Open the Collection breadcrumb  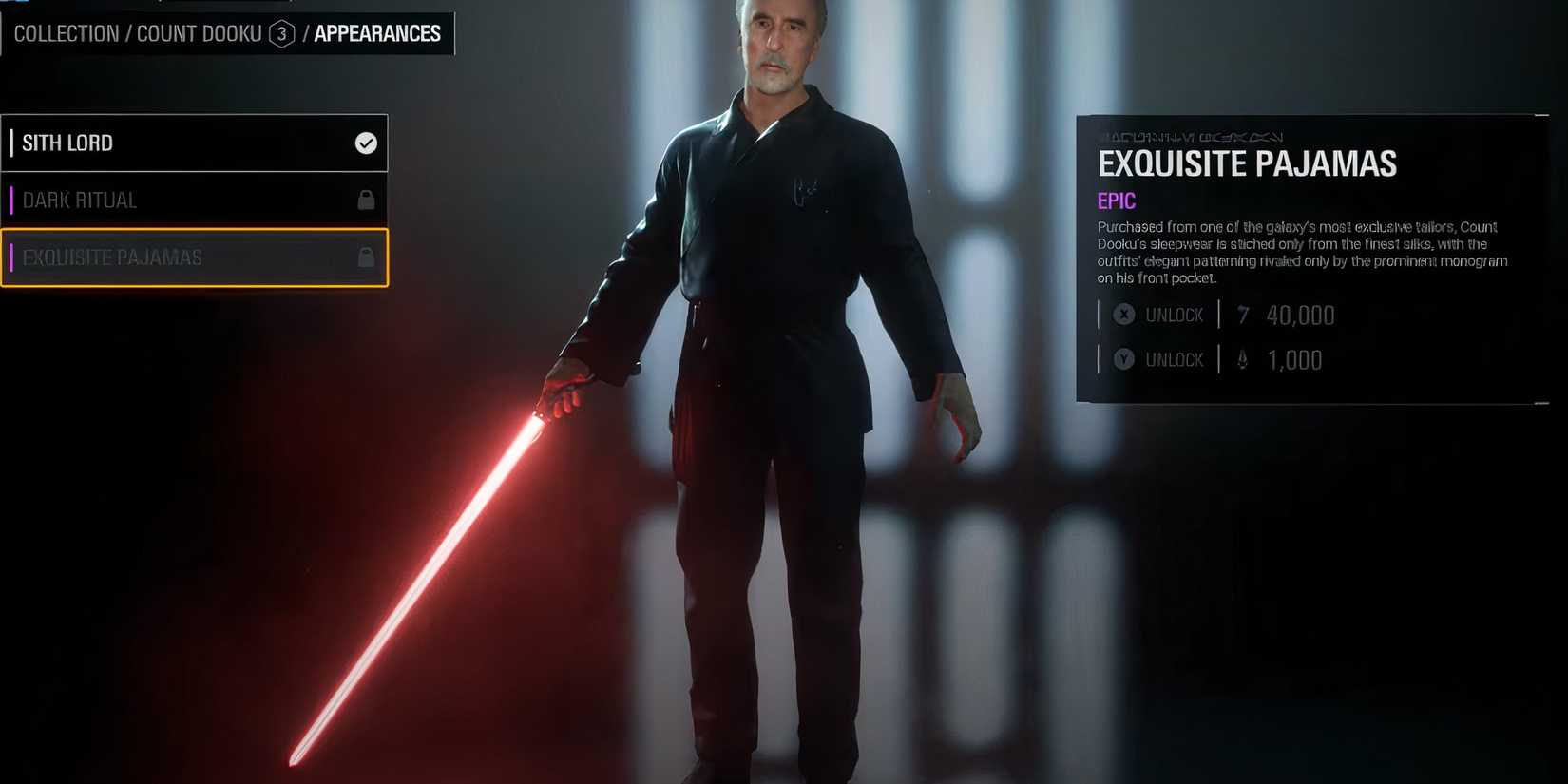66,33
